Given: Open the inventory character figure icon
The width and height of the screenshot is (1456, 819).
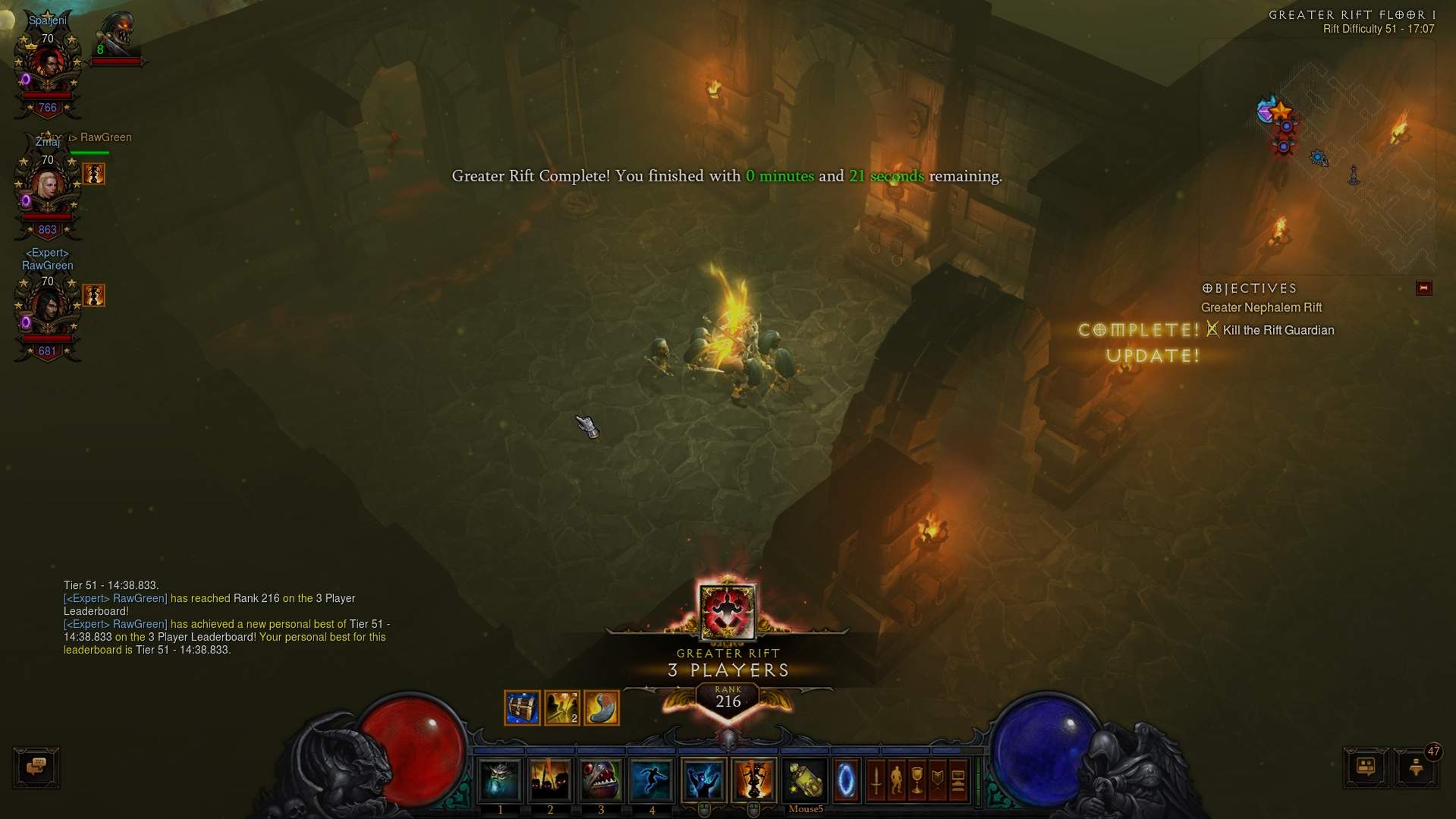Looking at the screenshot, I should [896, 780].
